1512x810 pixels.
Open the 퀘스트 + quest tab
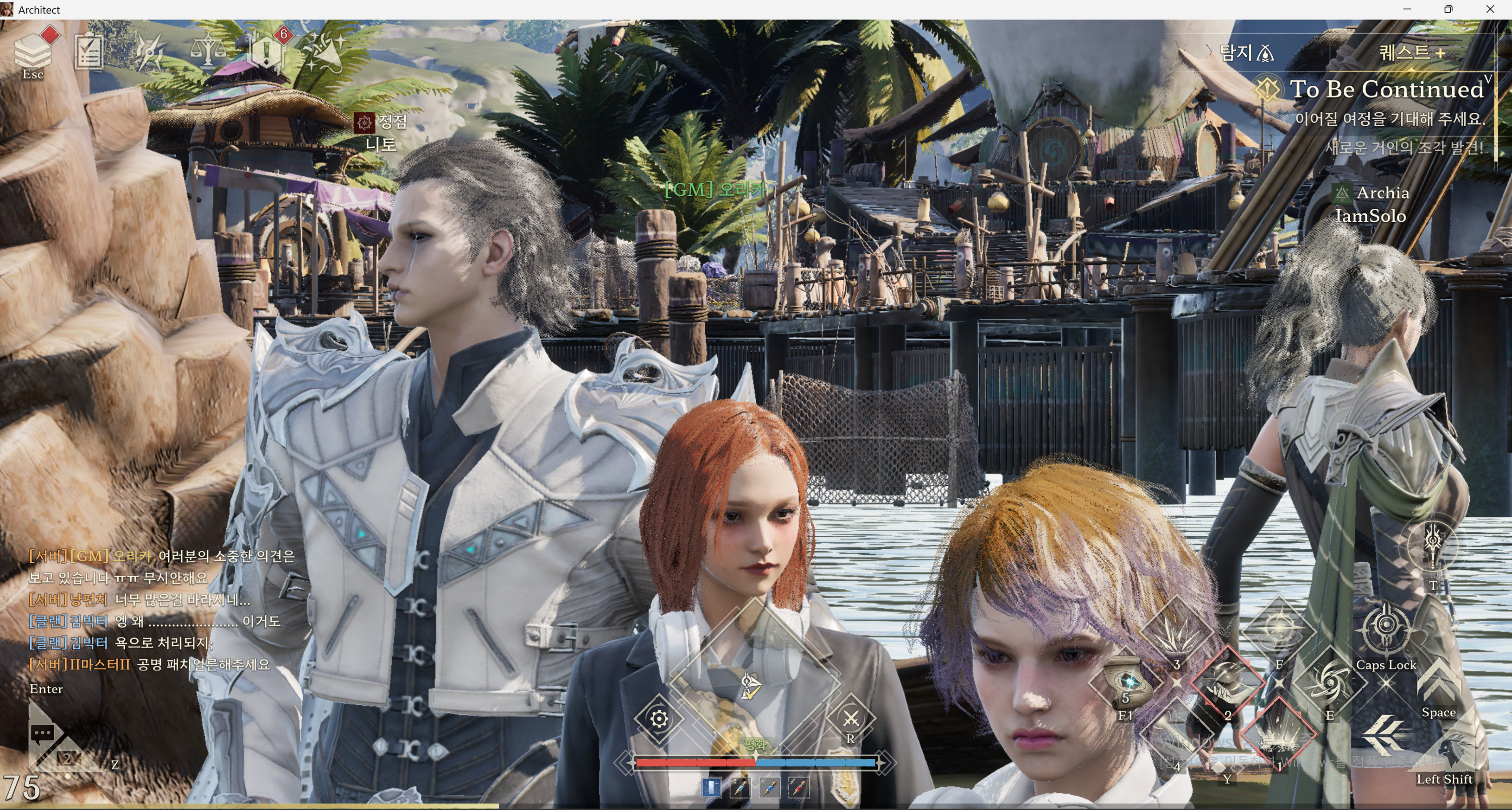click(x=1412, y=53)
